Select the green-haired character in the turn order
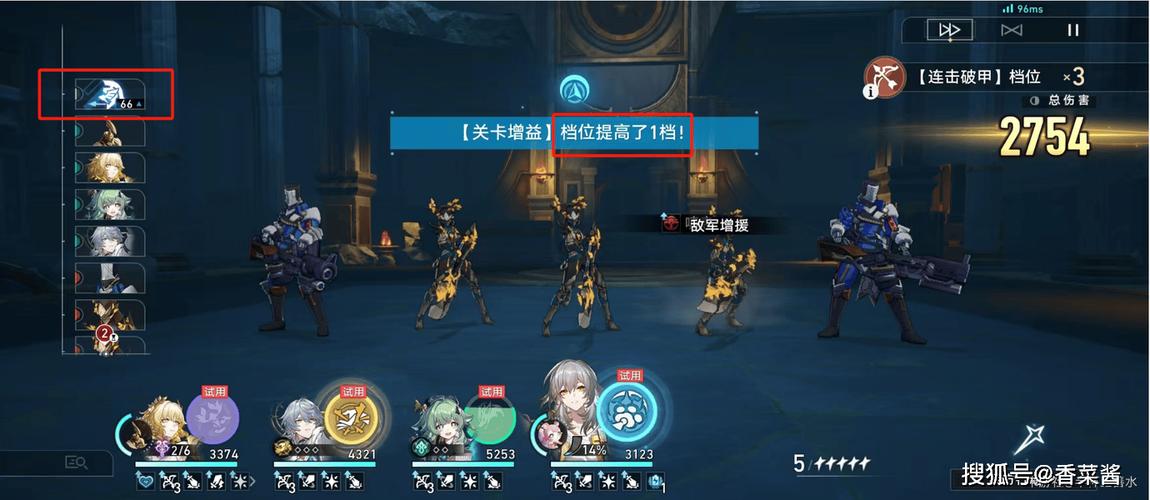Viewport: 1150px width, 500px height. point(110,205)
